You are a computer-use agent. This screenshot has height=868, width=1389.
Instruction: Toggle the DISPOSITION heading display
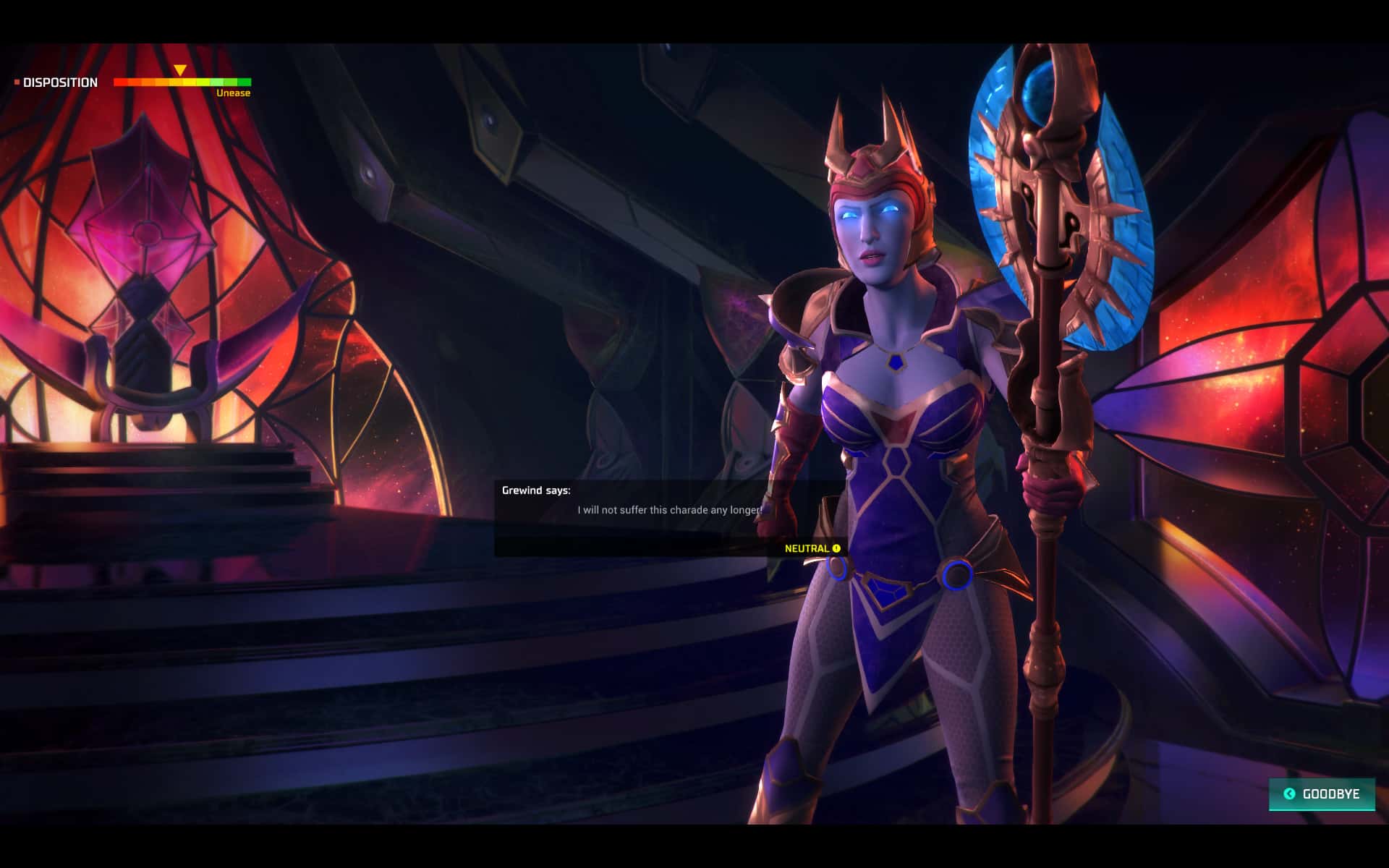pyautogui.click(x=61, y=82)
